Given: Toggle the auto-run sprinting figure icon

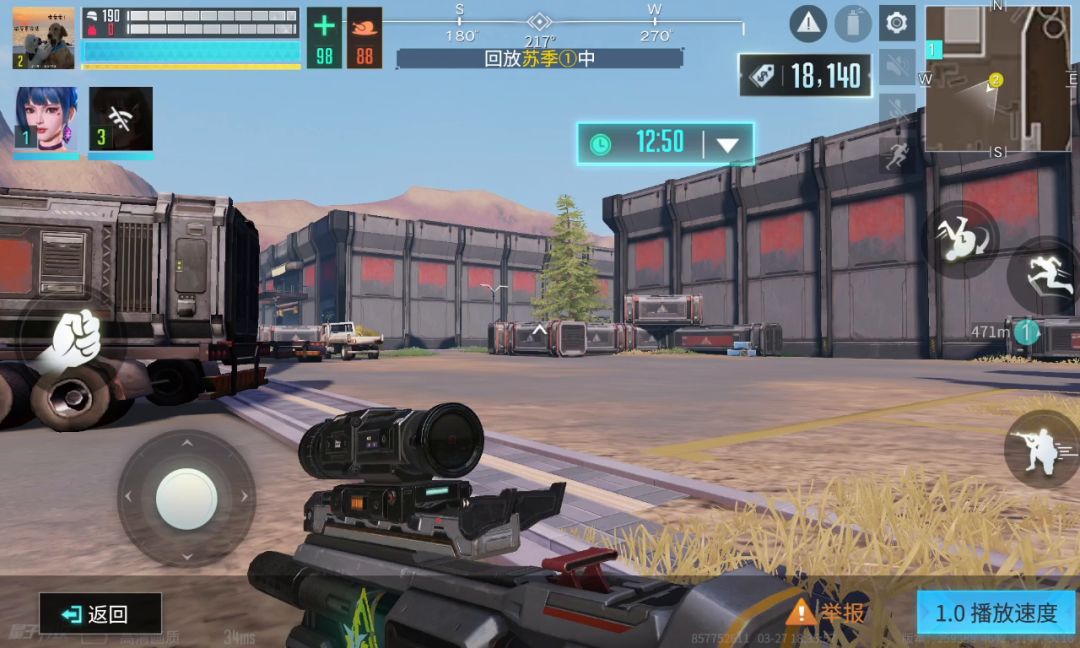Looking at the screenshot, I should tap(897, 154).
